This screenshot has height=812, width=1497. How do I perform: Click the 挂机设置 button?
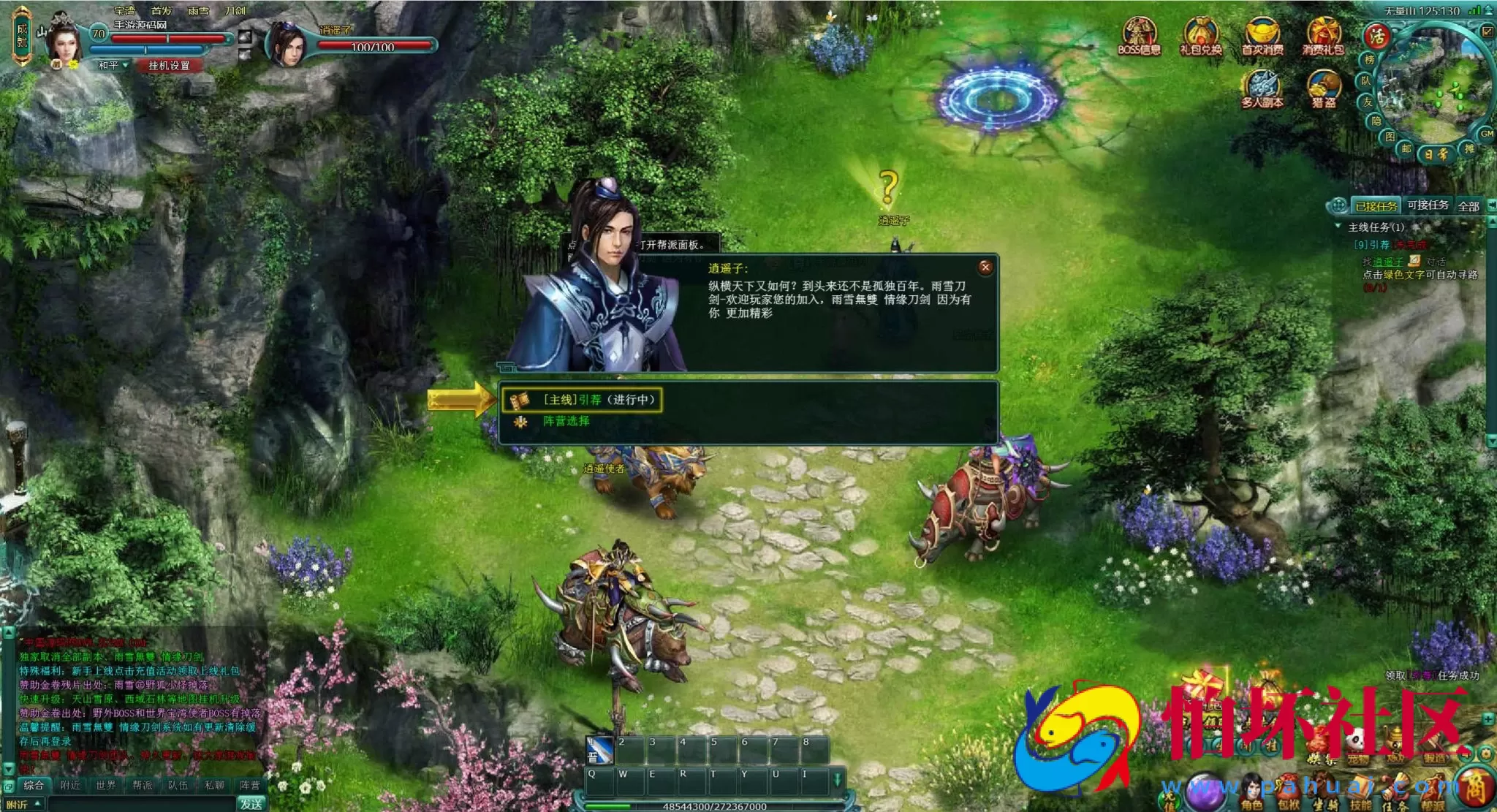coord(170,66)
